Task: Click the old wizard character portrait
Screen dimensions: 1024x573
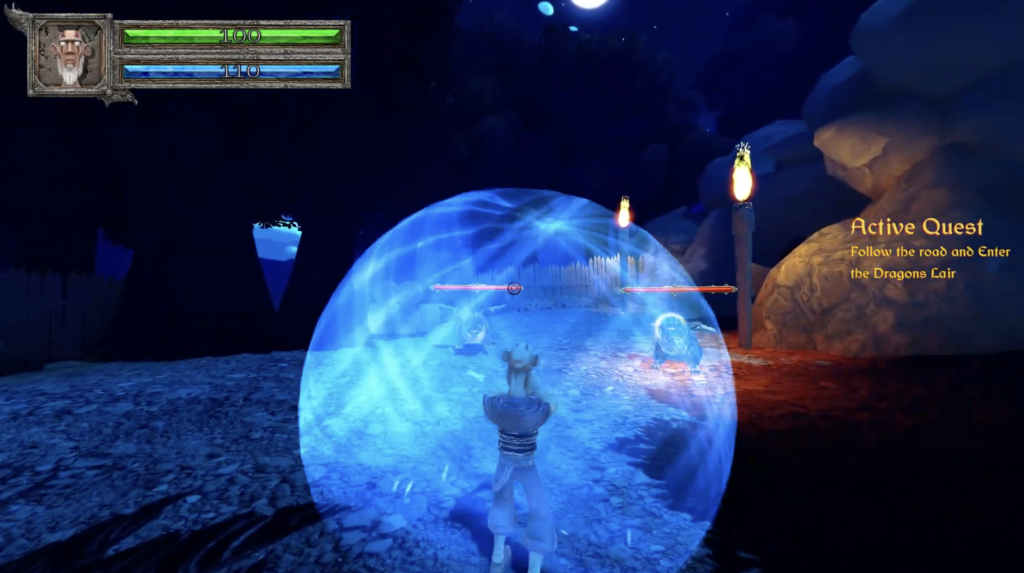Action: tap(70, 54)
